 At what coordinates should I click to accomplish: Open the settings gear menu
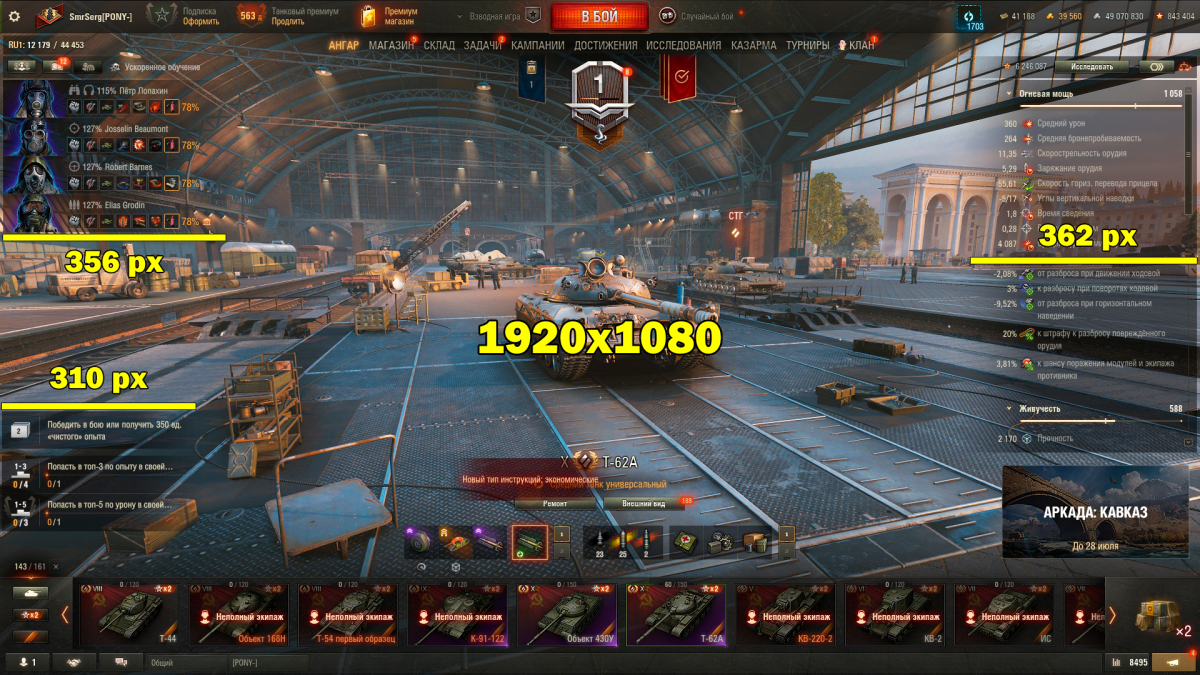point(14,16)
